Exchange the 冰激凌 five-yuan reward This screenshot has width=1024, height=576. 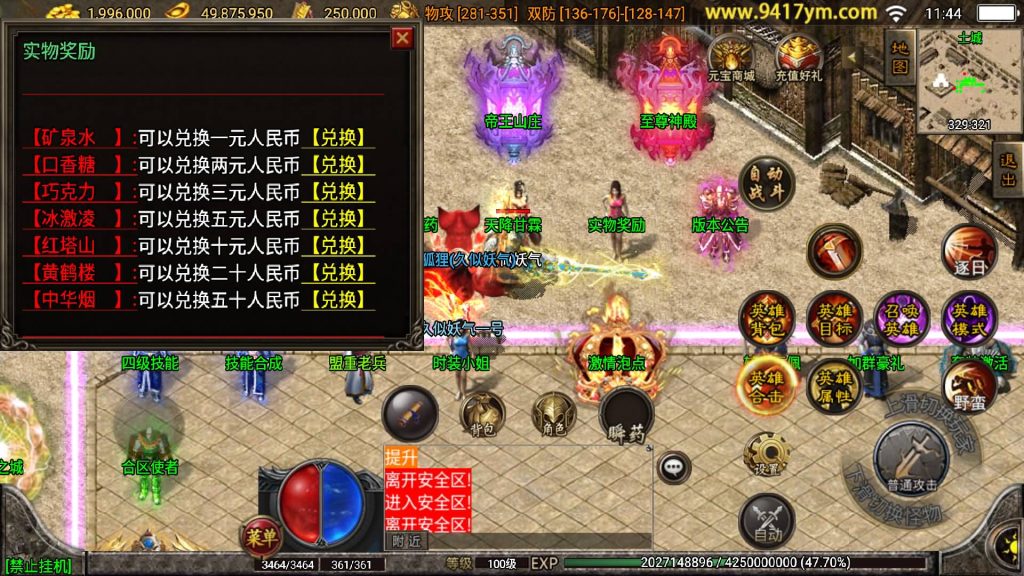tap(338, 218)
